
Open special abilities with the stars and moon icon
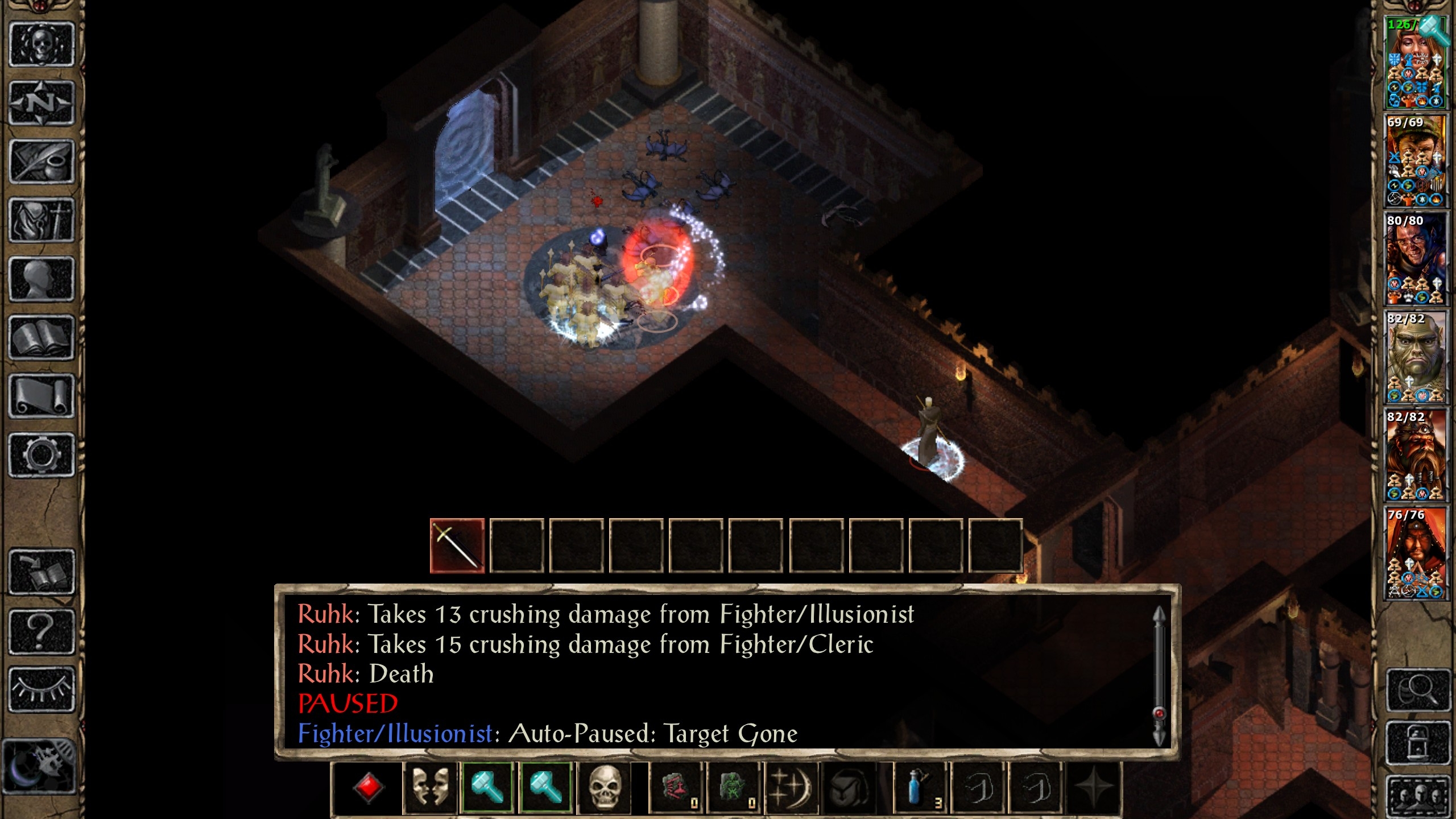point(792,788)
